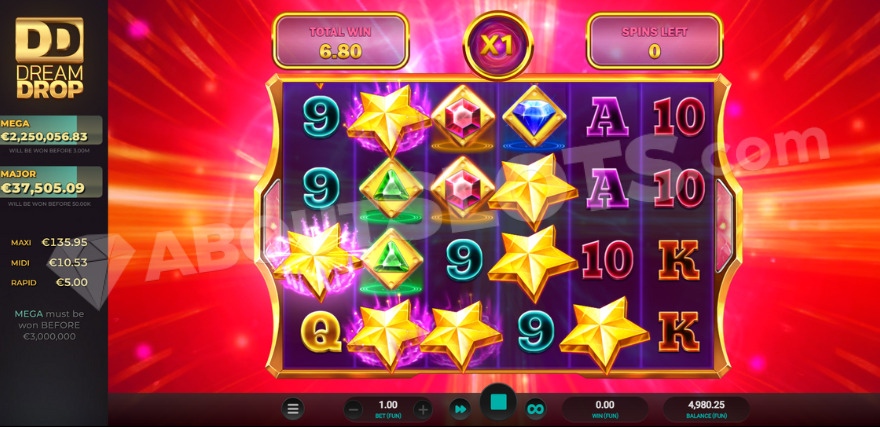Decrease the bet with the minus button
The width and height of the screenshot is (880, 427).
click(353, 408)
